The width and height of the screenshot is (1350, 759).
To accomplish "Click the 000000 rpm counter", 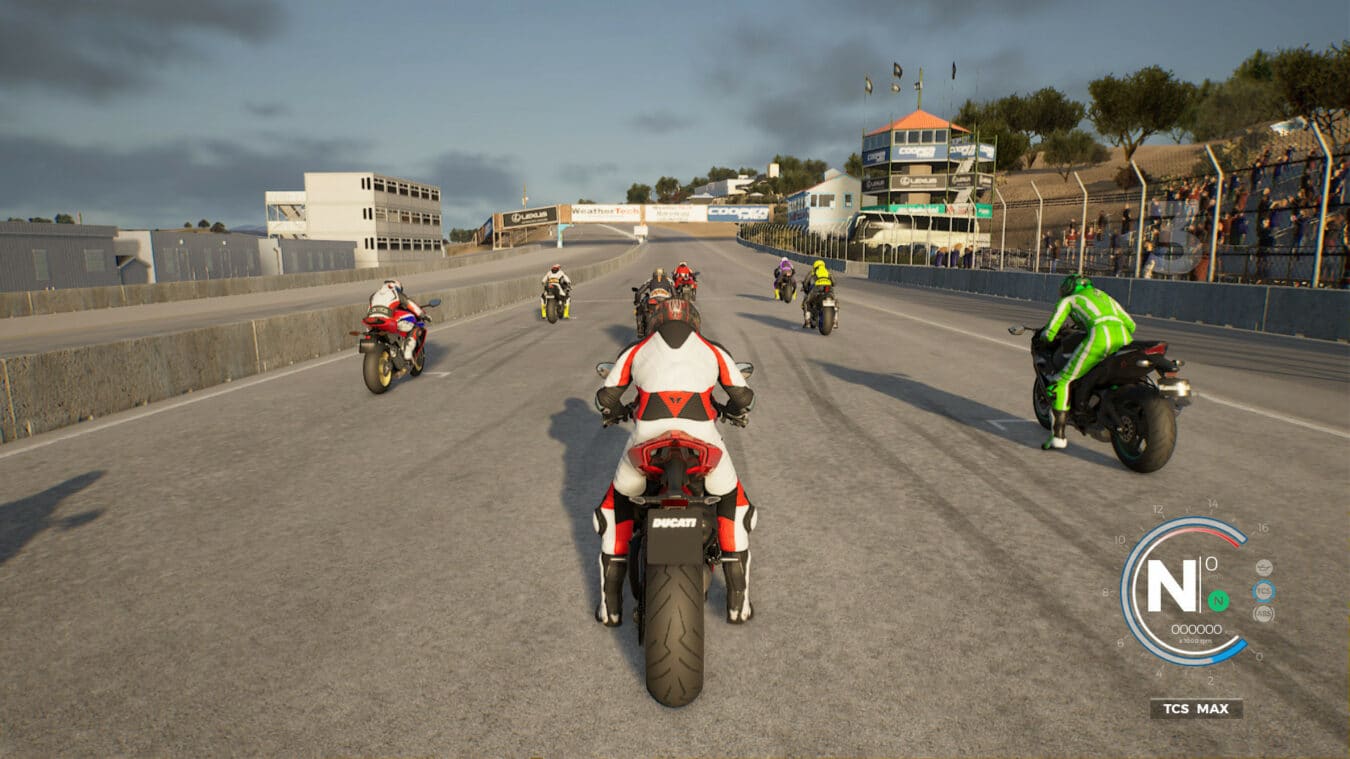I will [1197, 629].
